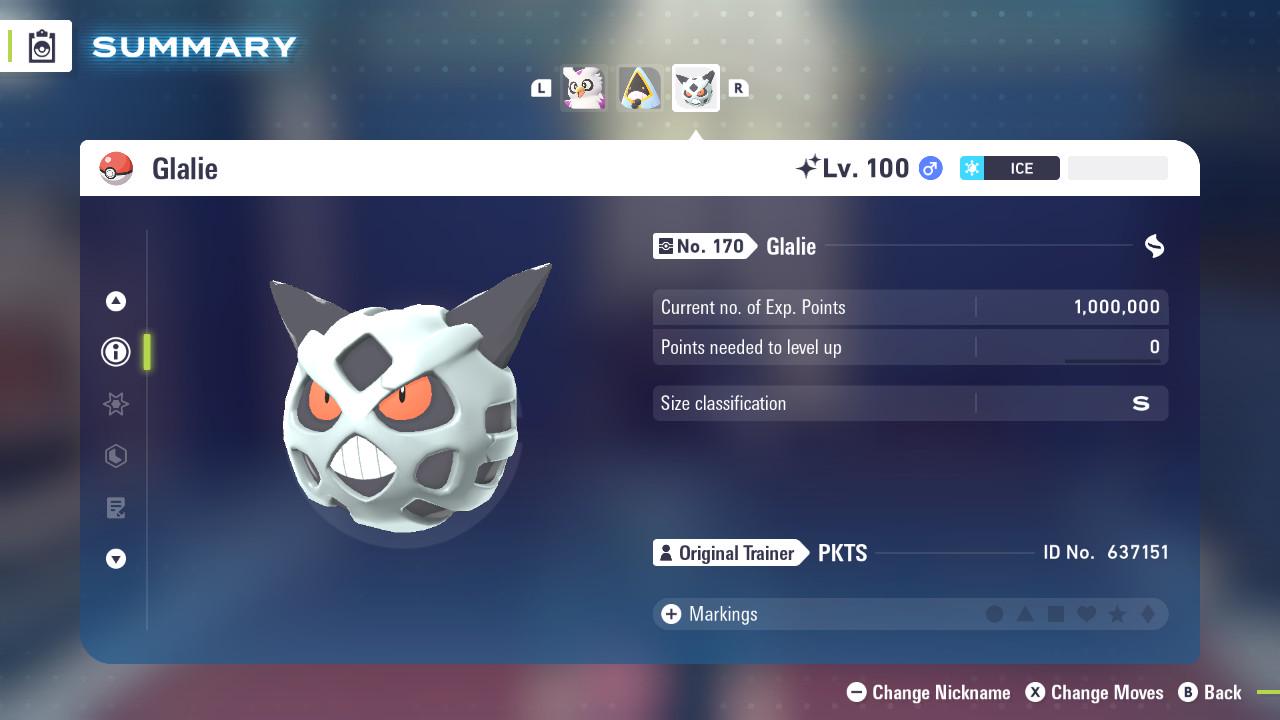The image size is (1280, 720).
Task: Open the Info summary page icon
Action: (115, 352)
